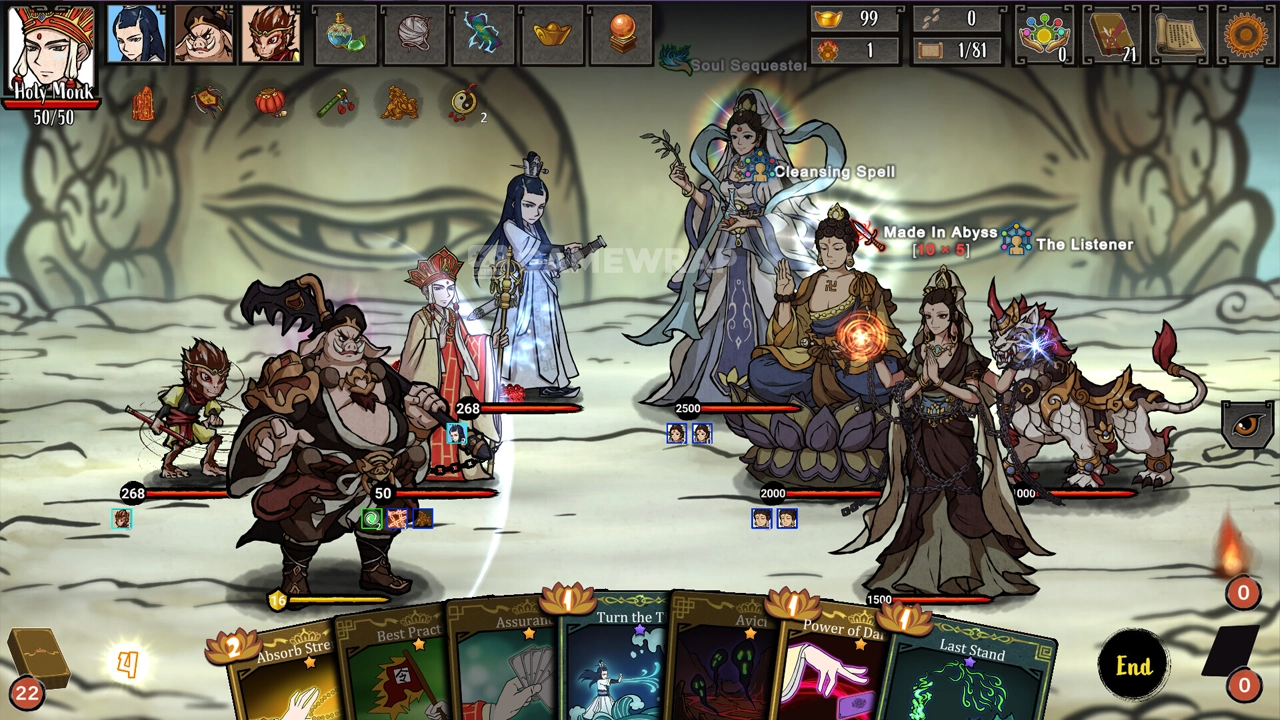Viewport: 1280px width, 720px height.
Task: Toggle the eye view button
Action: click(x=1247, y=424)
